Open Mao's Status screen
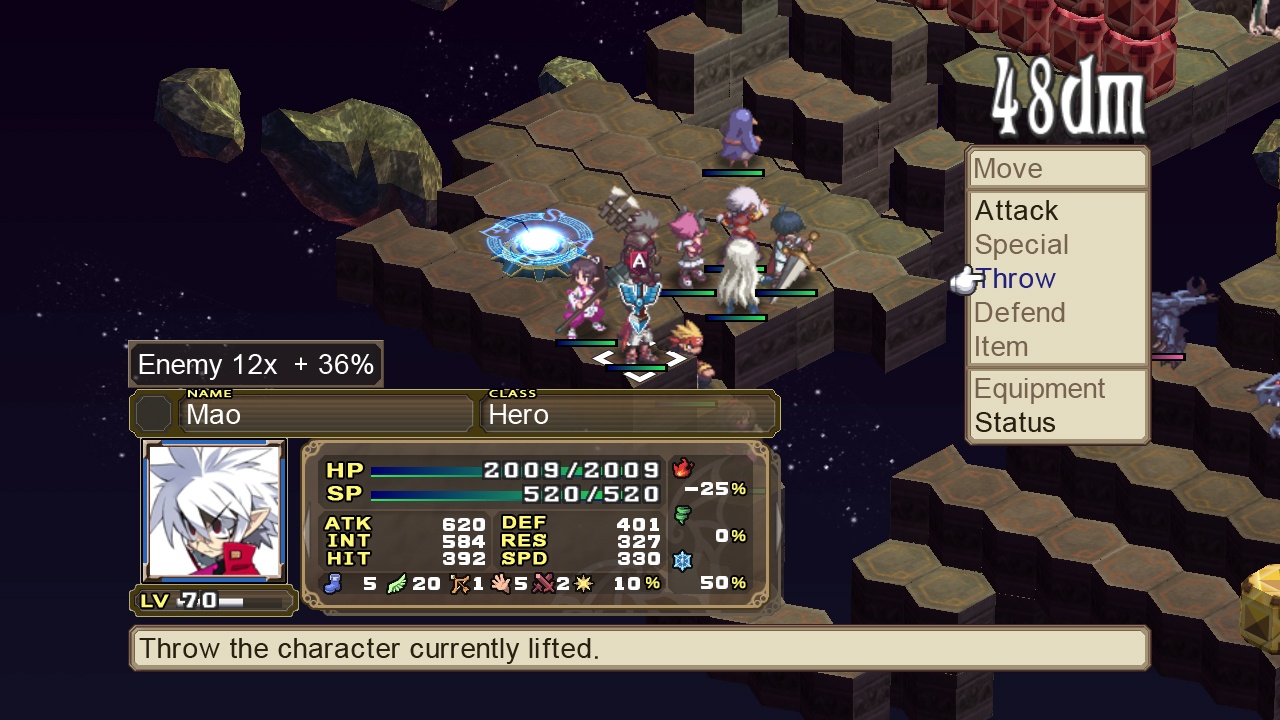This screenshot has width=1280, height=720. (x=1014, y=422)
